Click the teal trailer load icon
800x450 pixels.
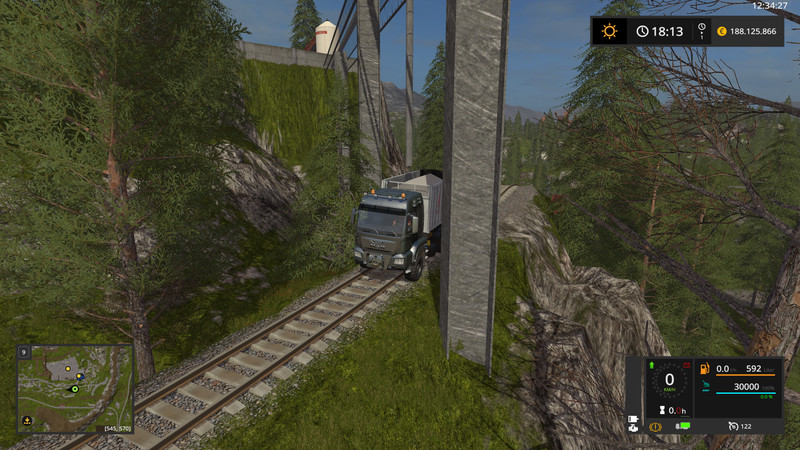pos(706,387)
